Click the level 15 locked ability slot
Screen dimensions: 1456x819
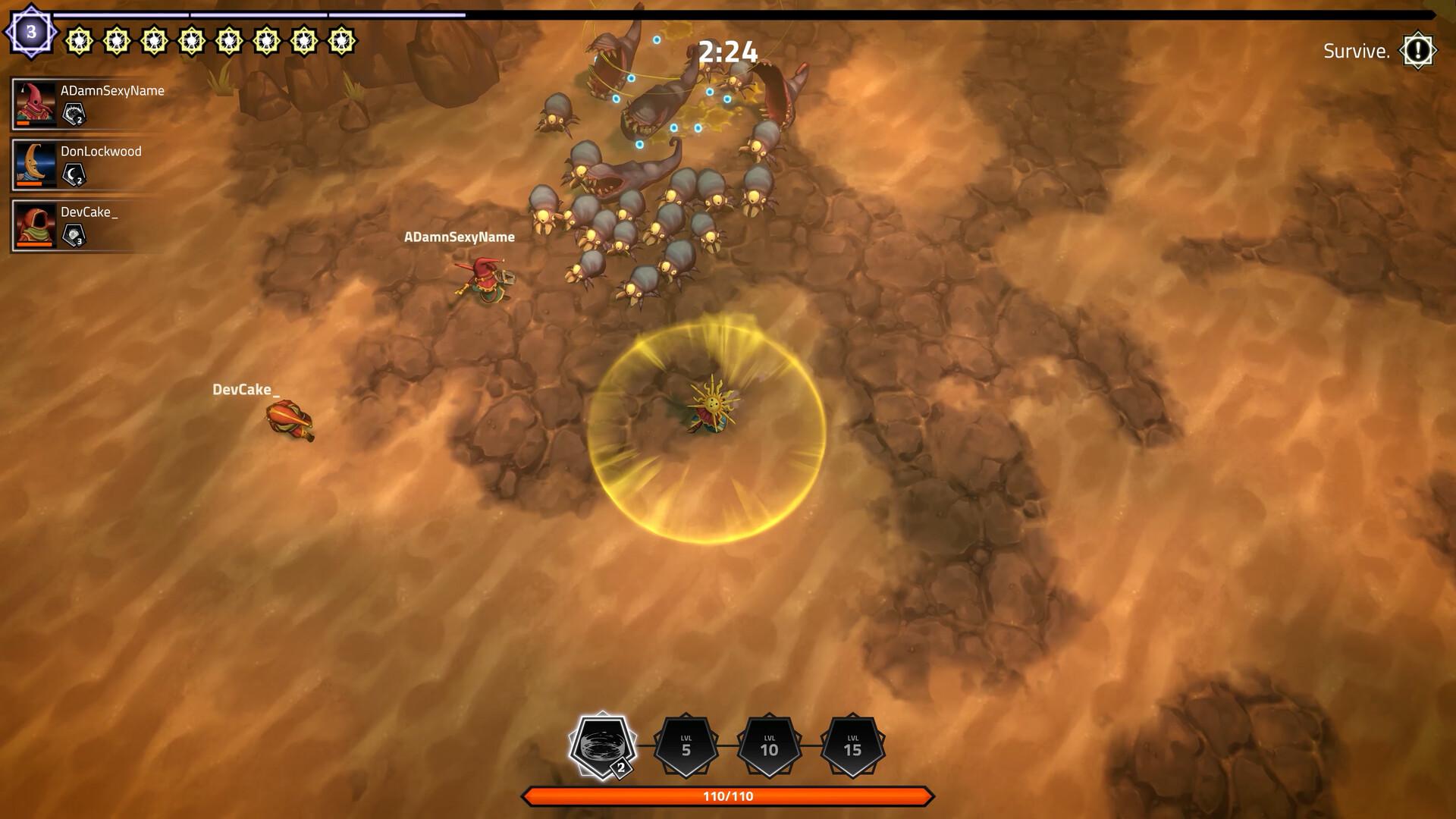point(852,746)
